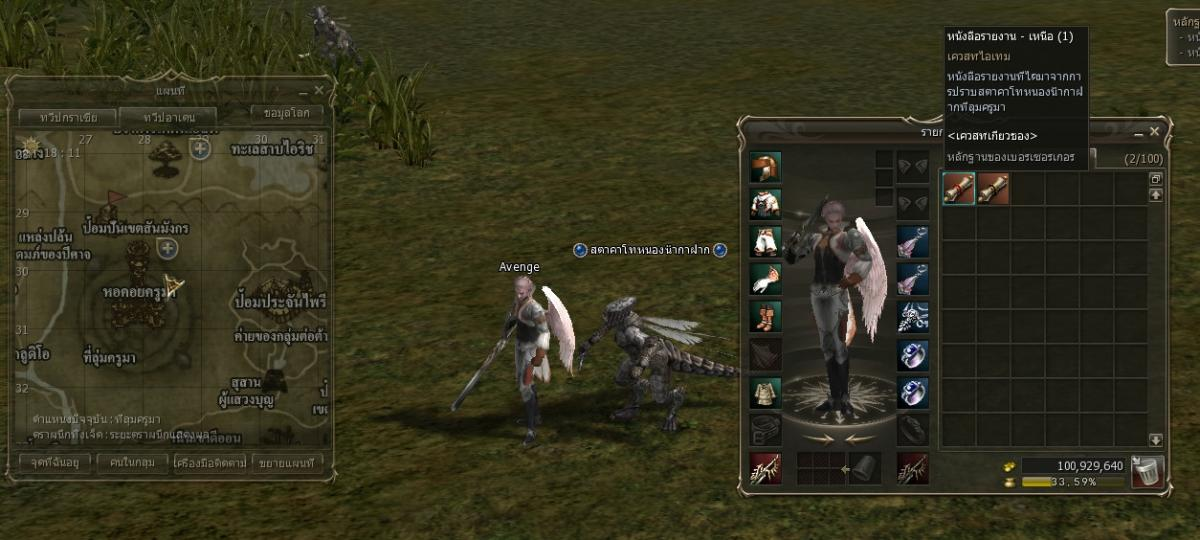The image size is (1200, 540).
Task: Select the highlighted report scroll item
Action: click(959, 188)
